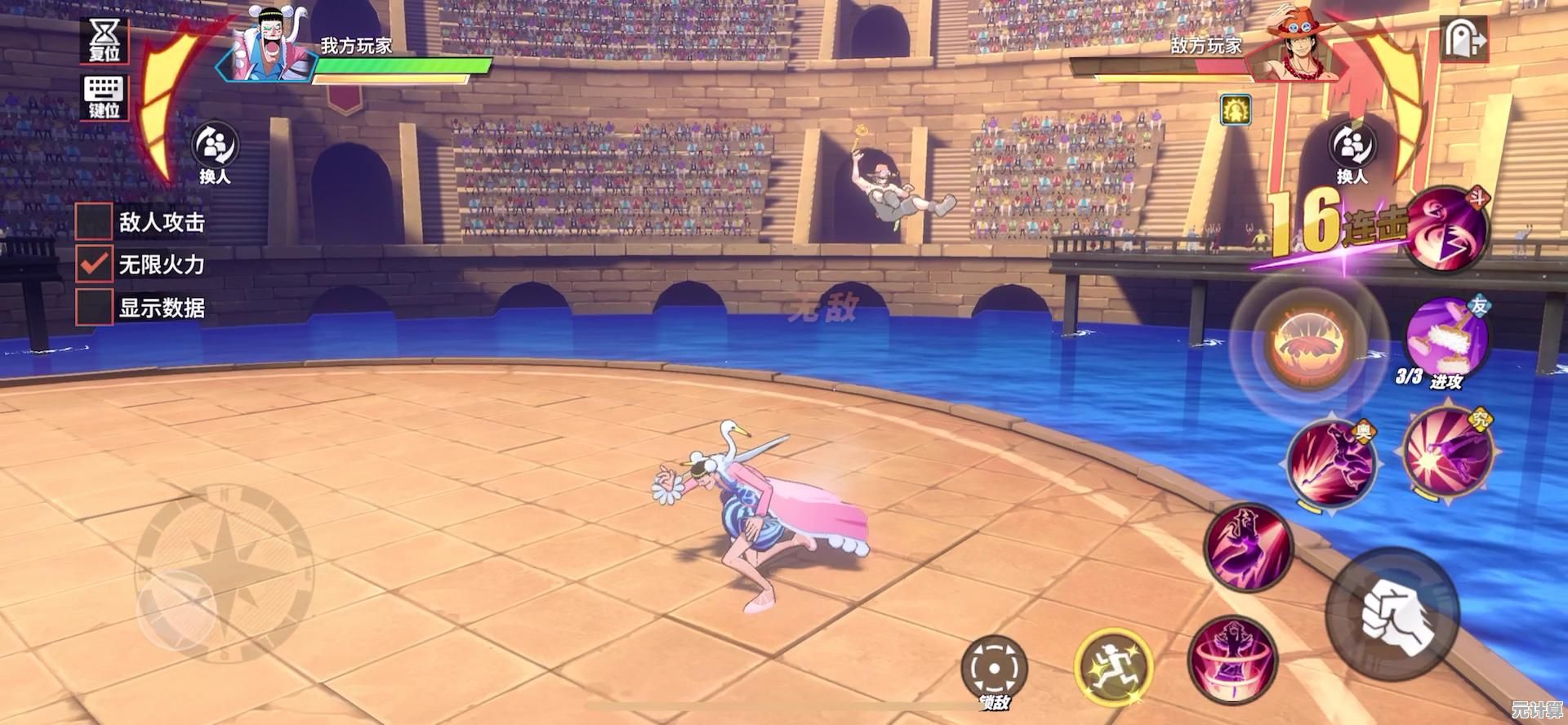This screenshot has width=1568, height=725.
Task: Activate the flaming orange center skill
Action: pyautogui.click(x=1309, y=343)
